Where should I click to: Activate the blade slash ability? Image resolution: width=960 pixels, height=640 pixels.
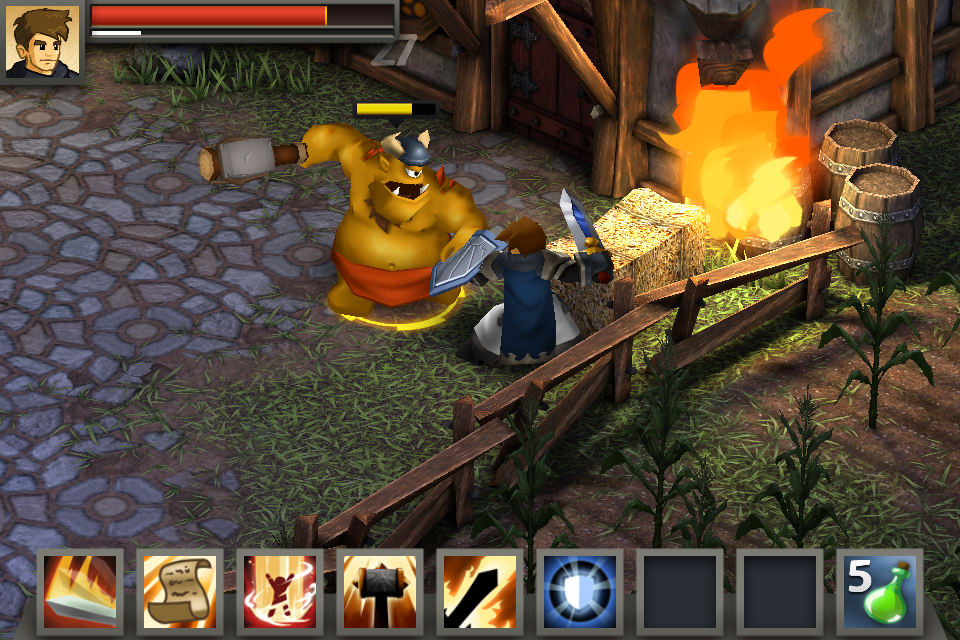[81, 591]
